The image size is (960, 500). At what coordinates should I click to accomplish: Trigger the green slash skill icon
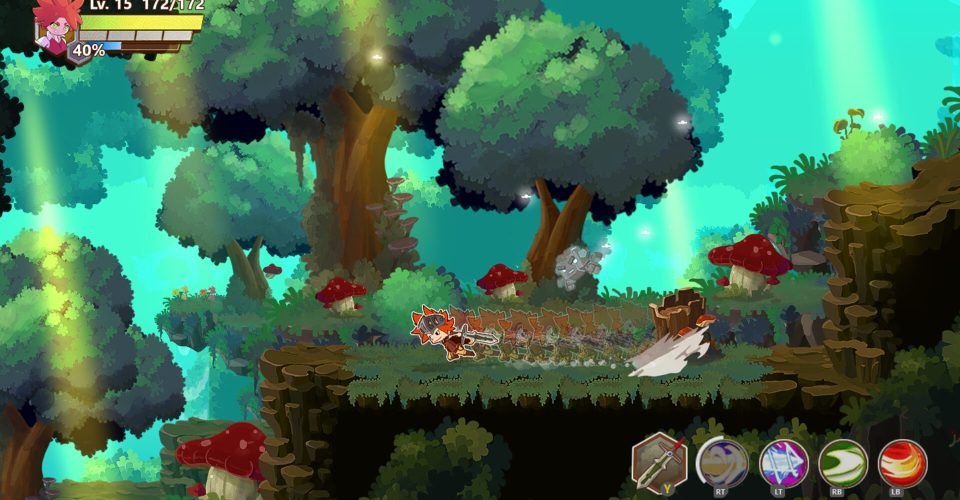842,463
